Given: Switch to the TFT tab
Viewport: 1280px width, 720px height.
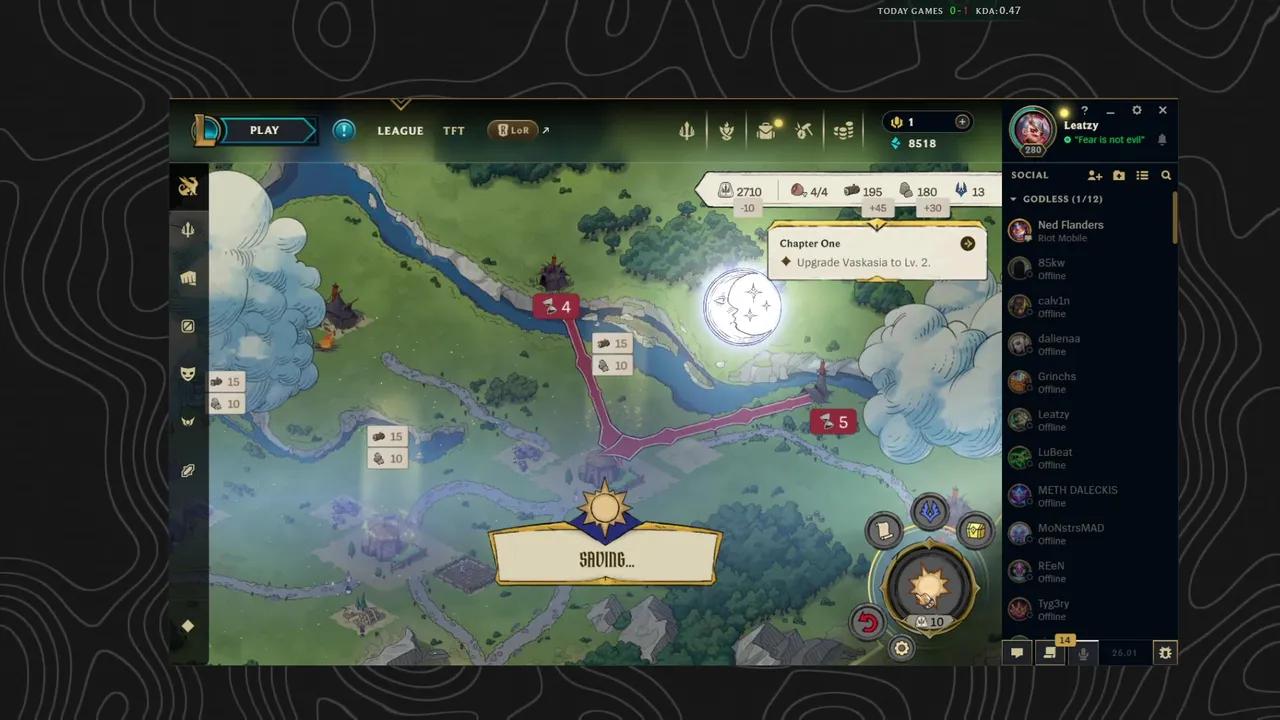Looking at the screenshot, I should pos(453,130).
